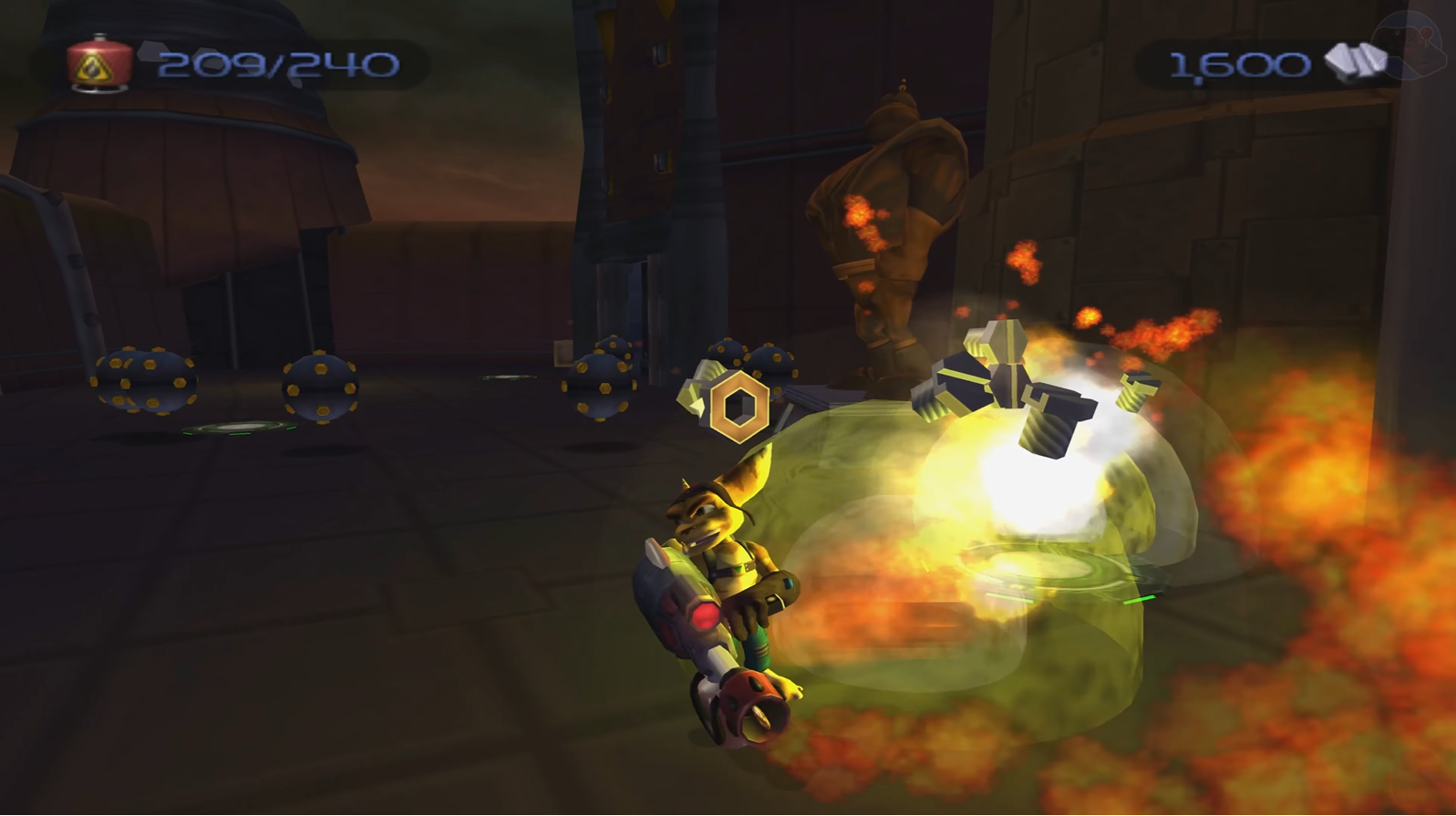Click the spiked mine on the left
The height and width of the screenshot is (816, 1456).
point(141,383)
